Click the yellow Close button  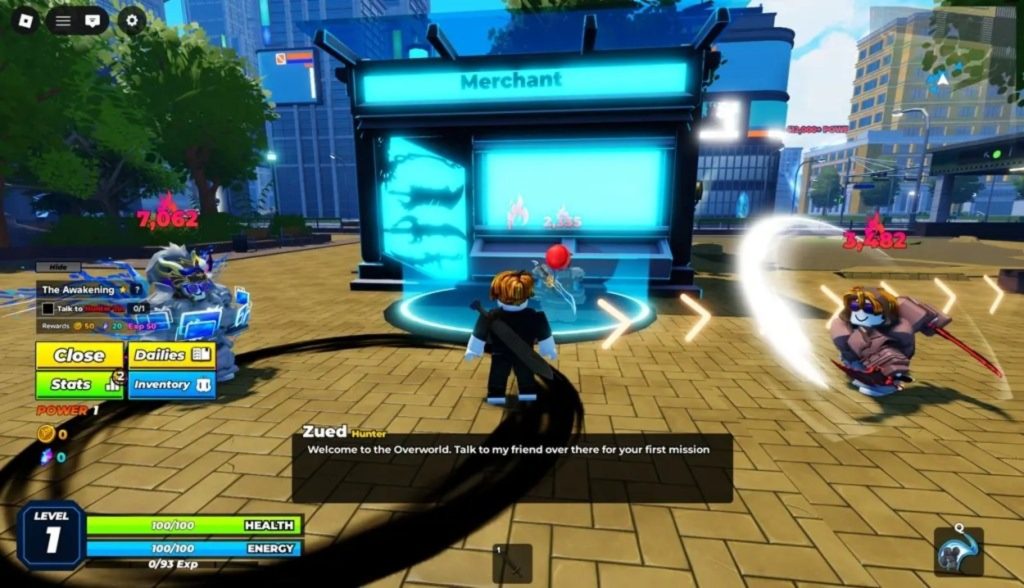[80, 355]
